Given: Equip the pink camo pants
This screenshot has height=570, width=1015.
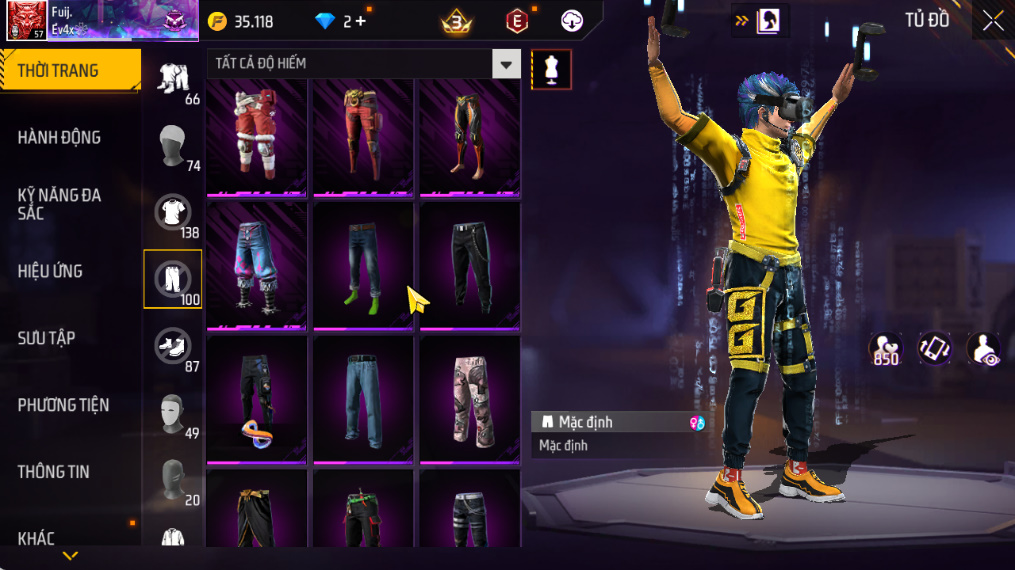Looking at the screenshot, I should (469, 398).
